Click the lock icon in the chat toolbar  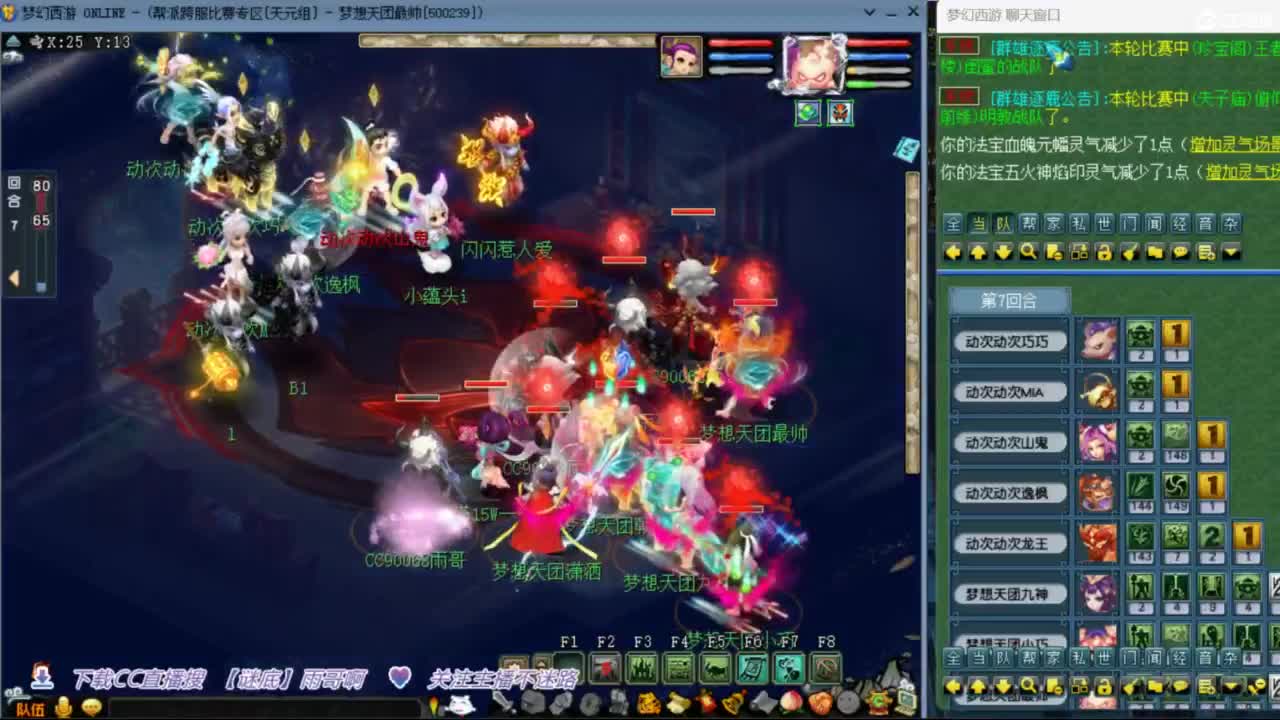[x=1105, y=252]
